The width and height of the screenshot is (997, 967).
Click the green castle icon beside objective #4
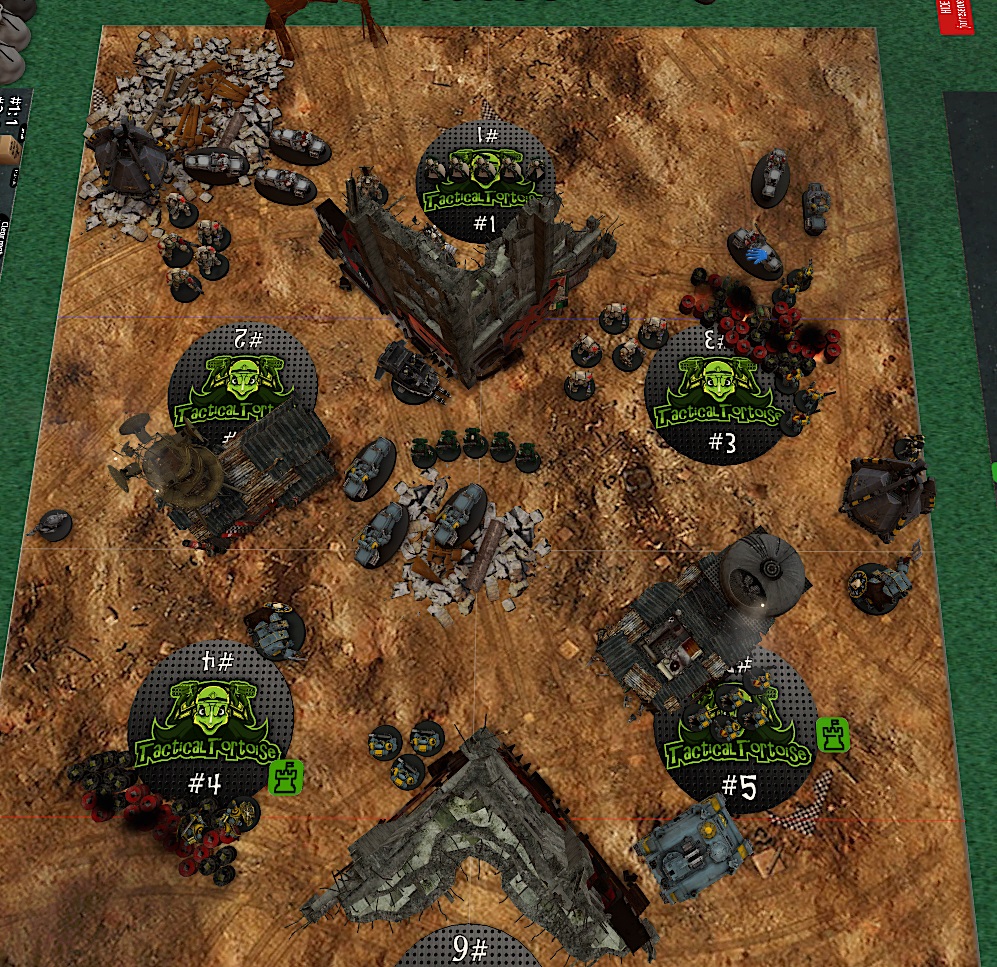[x=287, y=777]
